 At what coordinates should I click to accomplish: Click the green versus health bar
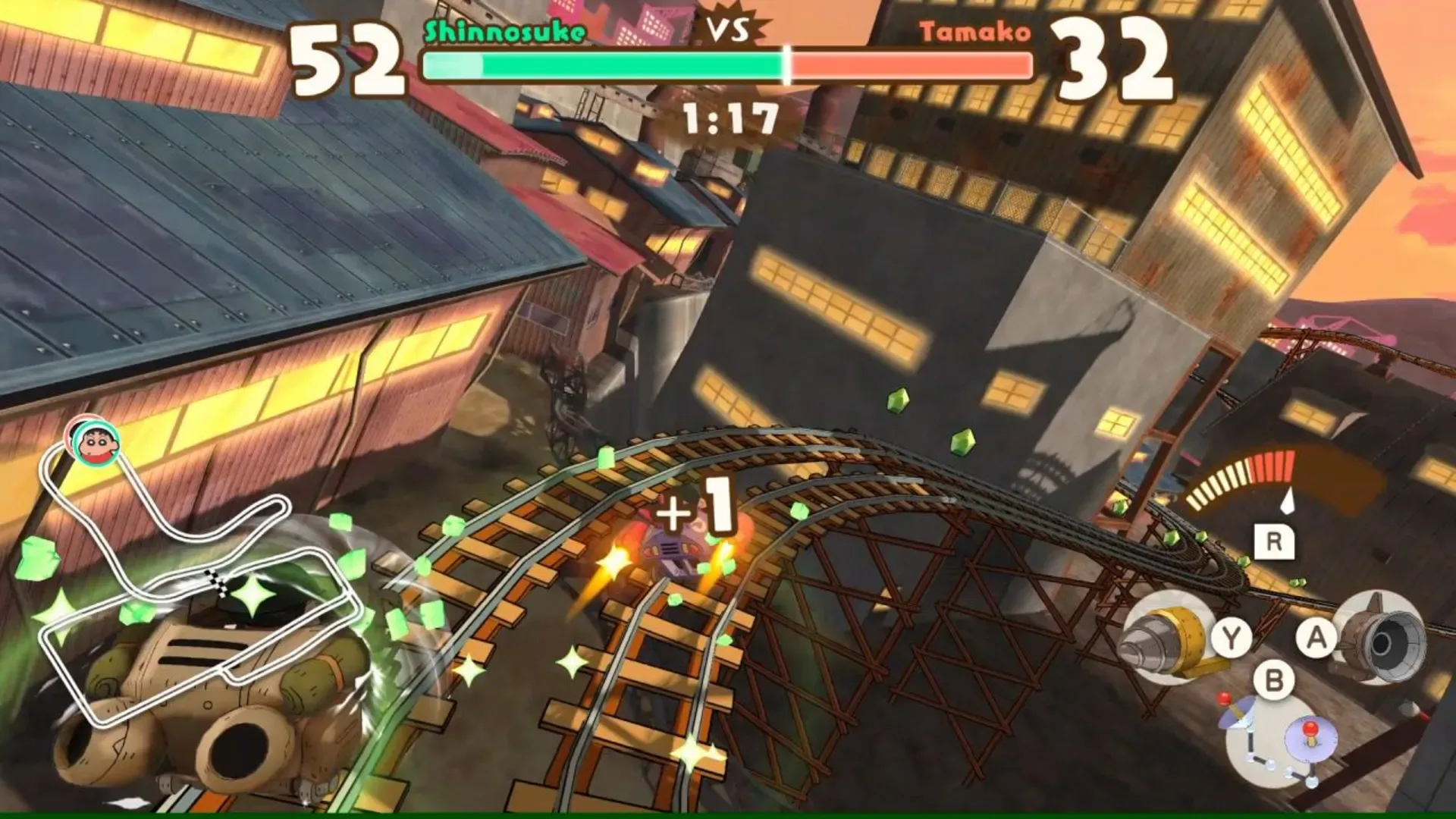(x=607, y=64)
